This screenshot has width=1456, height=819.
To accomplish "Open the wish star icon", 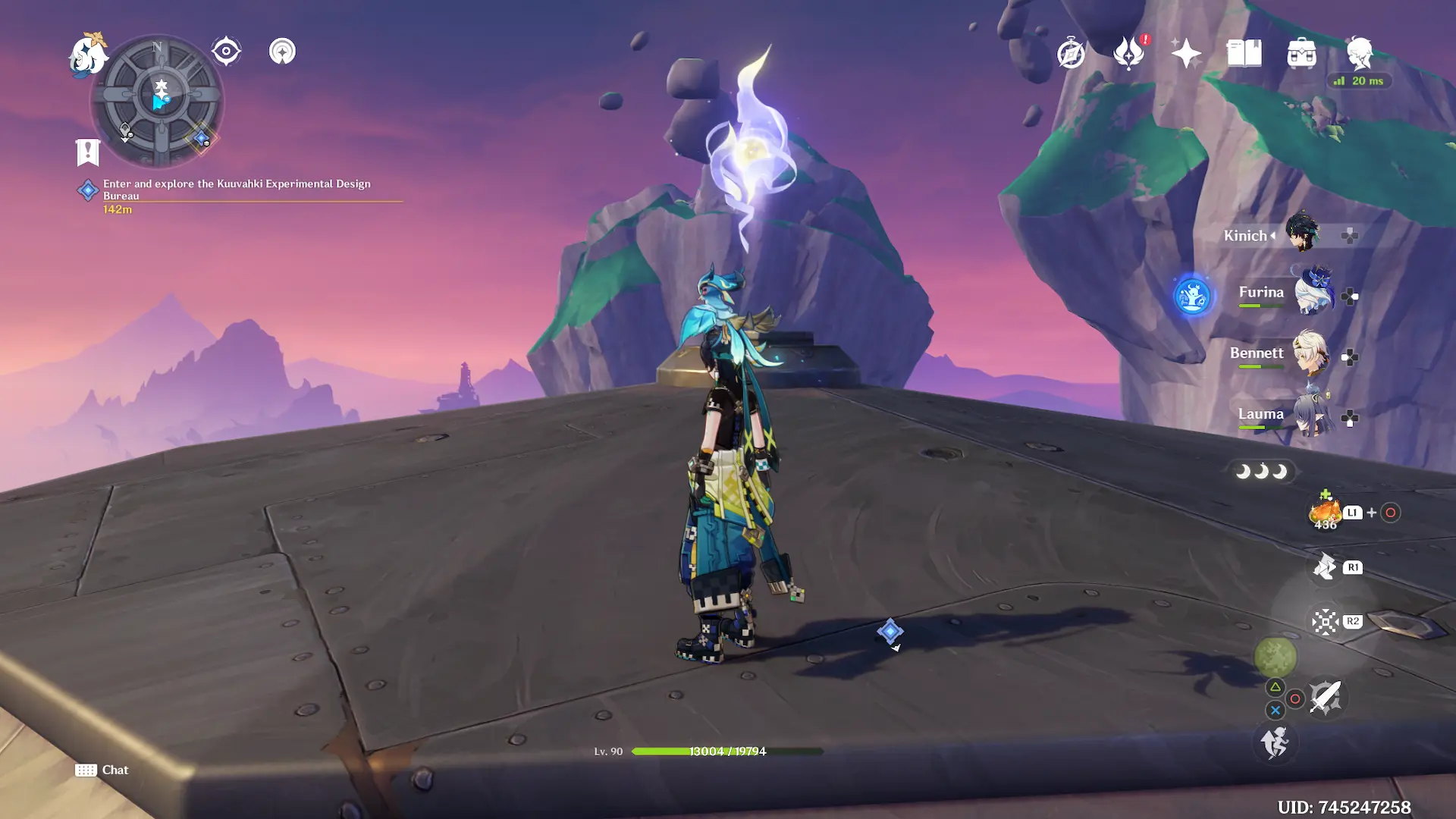I will [x=1186, y=54].
